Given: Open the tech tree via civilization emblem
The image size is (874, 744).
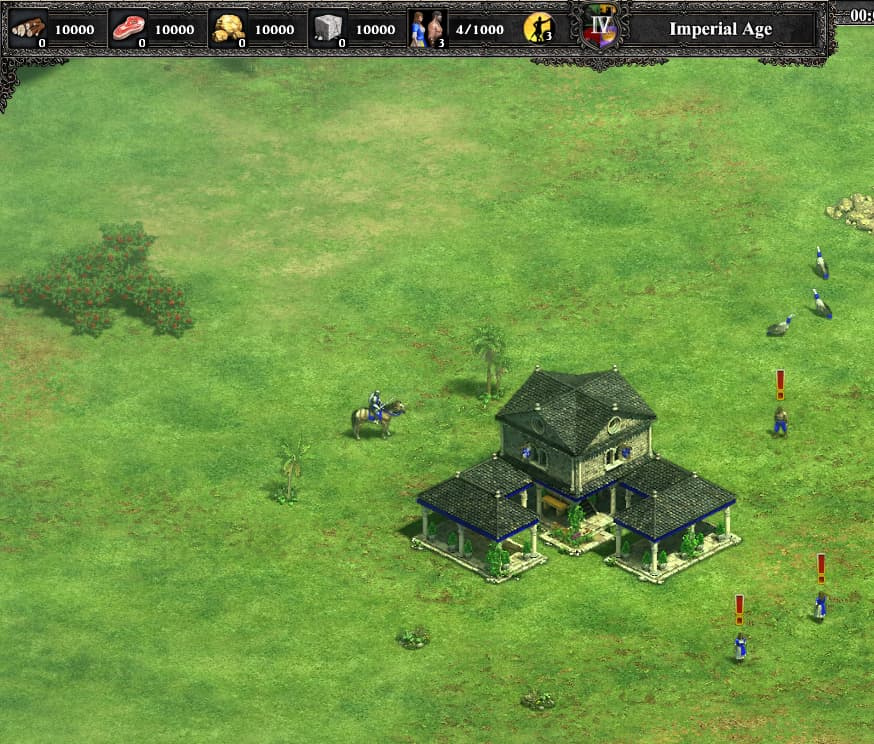Looking at the screenshot, I should pyautogui.click(x=602, y=27).
